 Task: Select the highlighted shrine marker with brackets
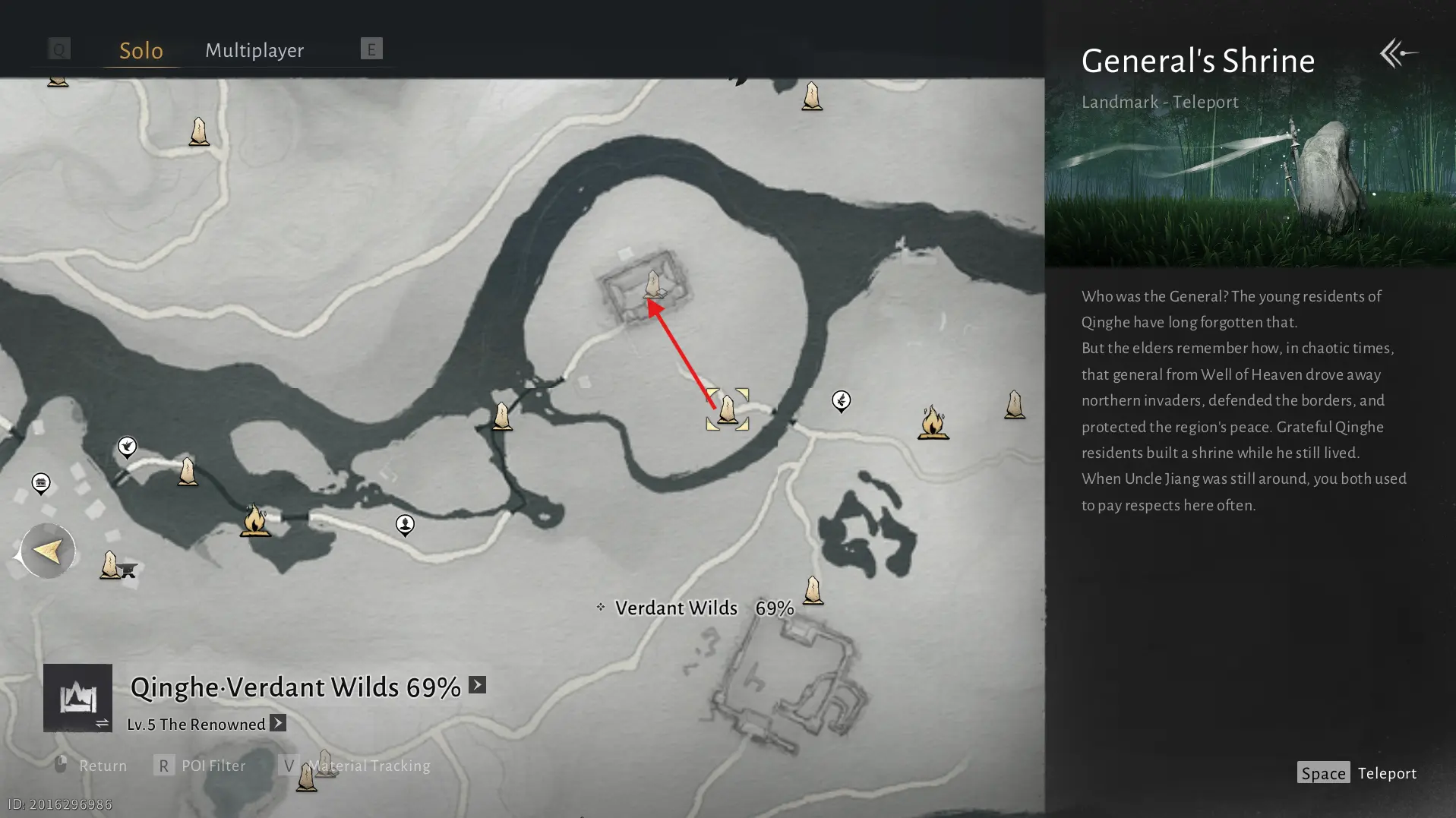[728, 409]
